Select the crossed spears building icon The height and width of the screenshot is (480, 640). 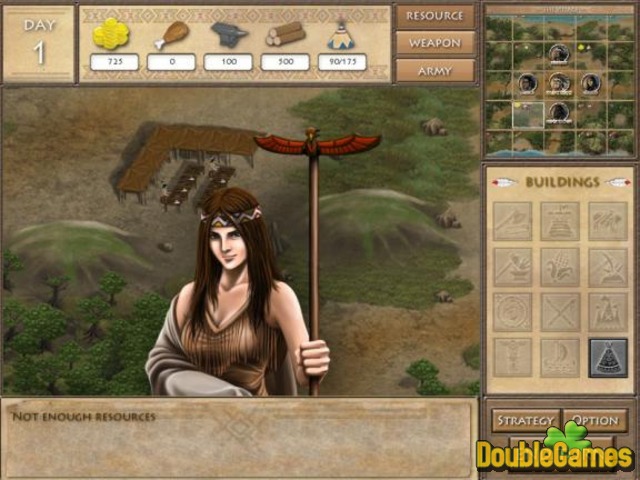[x=560, y=311]
